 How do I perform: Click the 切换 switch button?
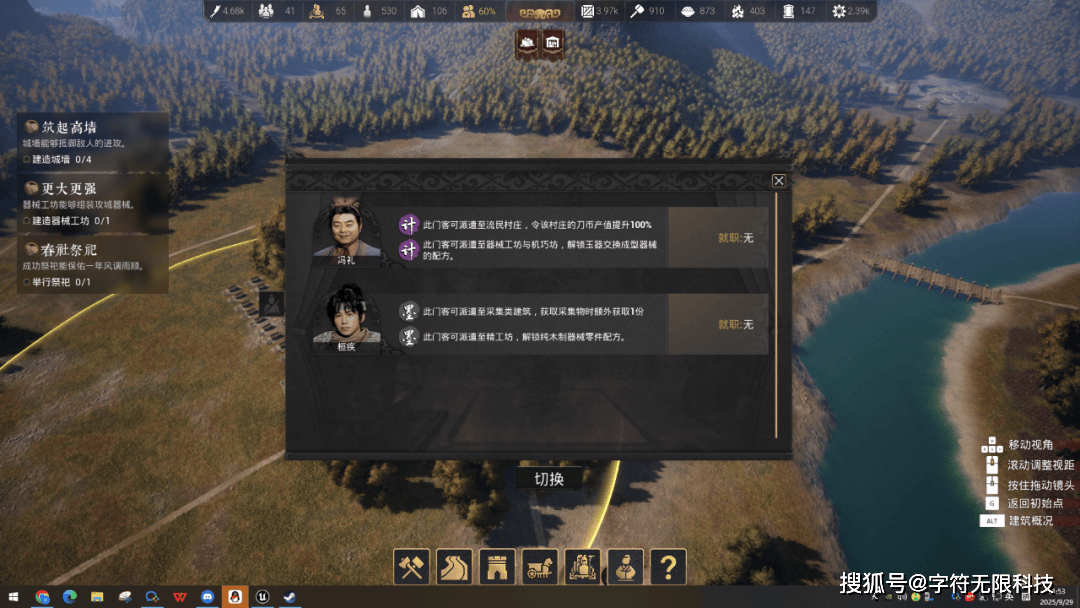(x=549, y=479)
